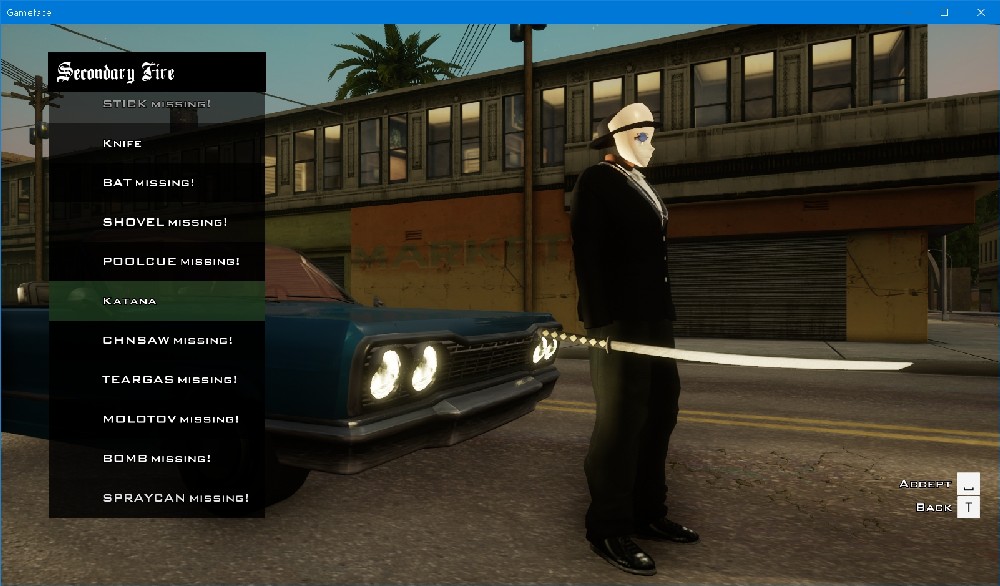Viewport: 1000px width, 586px height.
Task: Select the POOLCUE missing entry
Action: point(157,261)
